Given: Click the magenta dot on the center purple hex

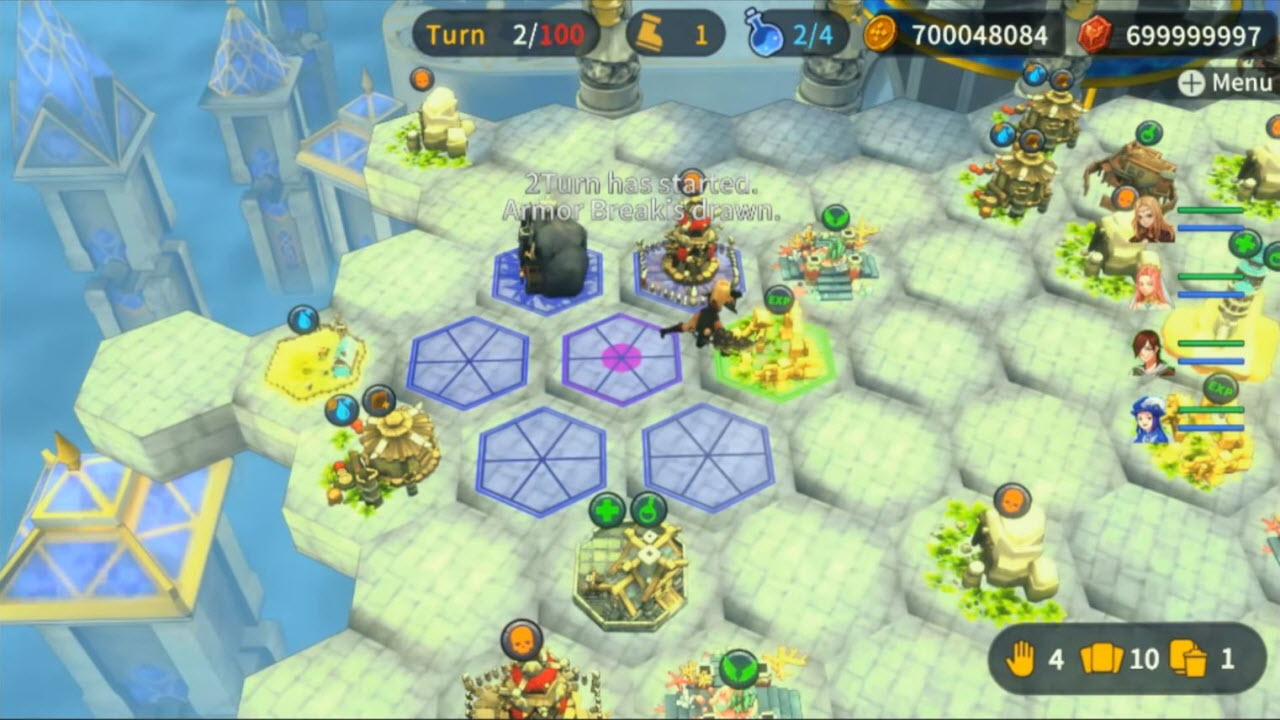Looking at the screenshot, I should pos(620,355).
